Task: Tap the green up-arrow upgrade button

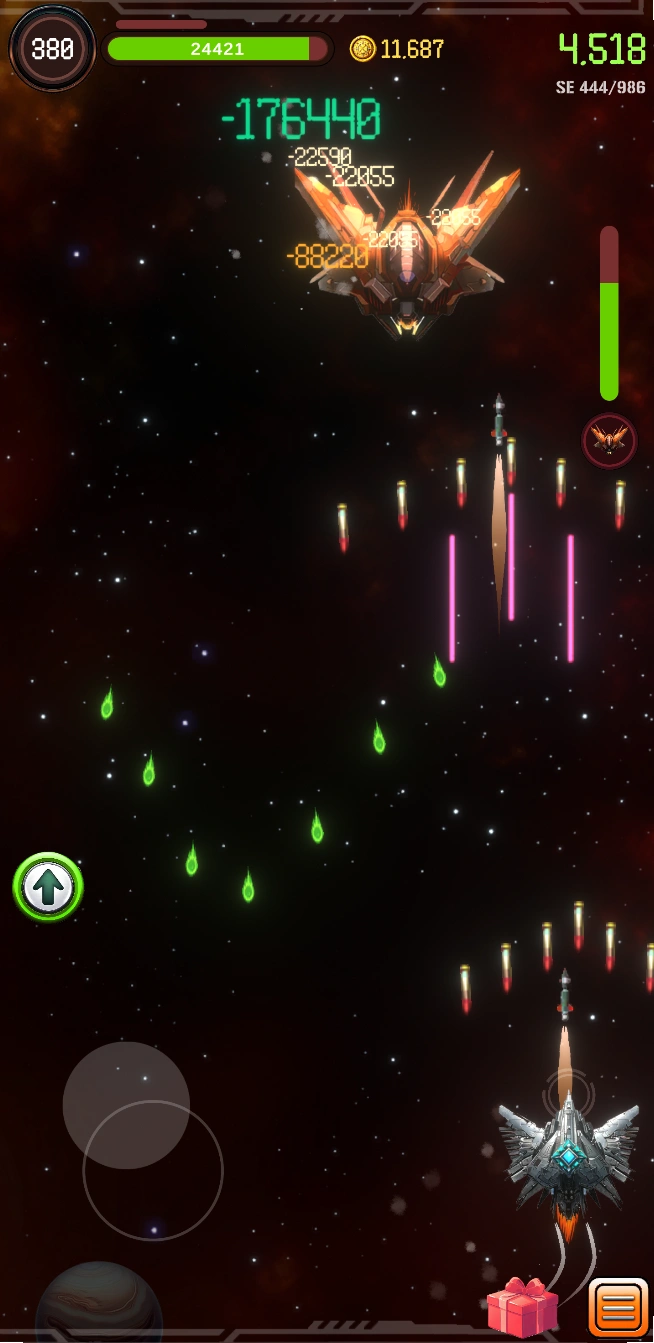Action: coord(48,886)
